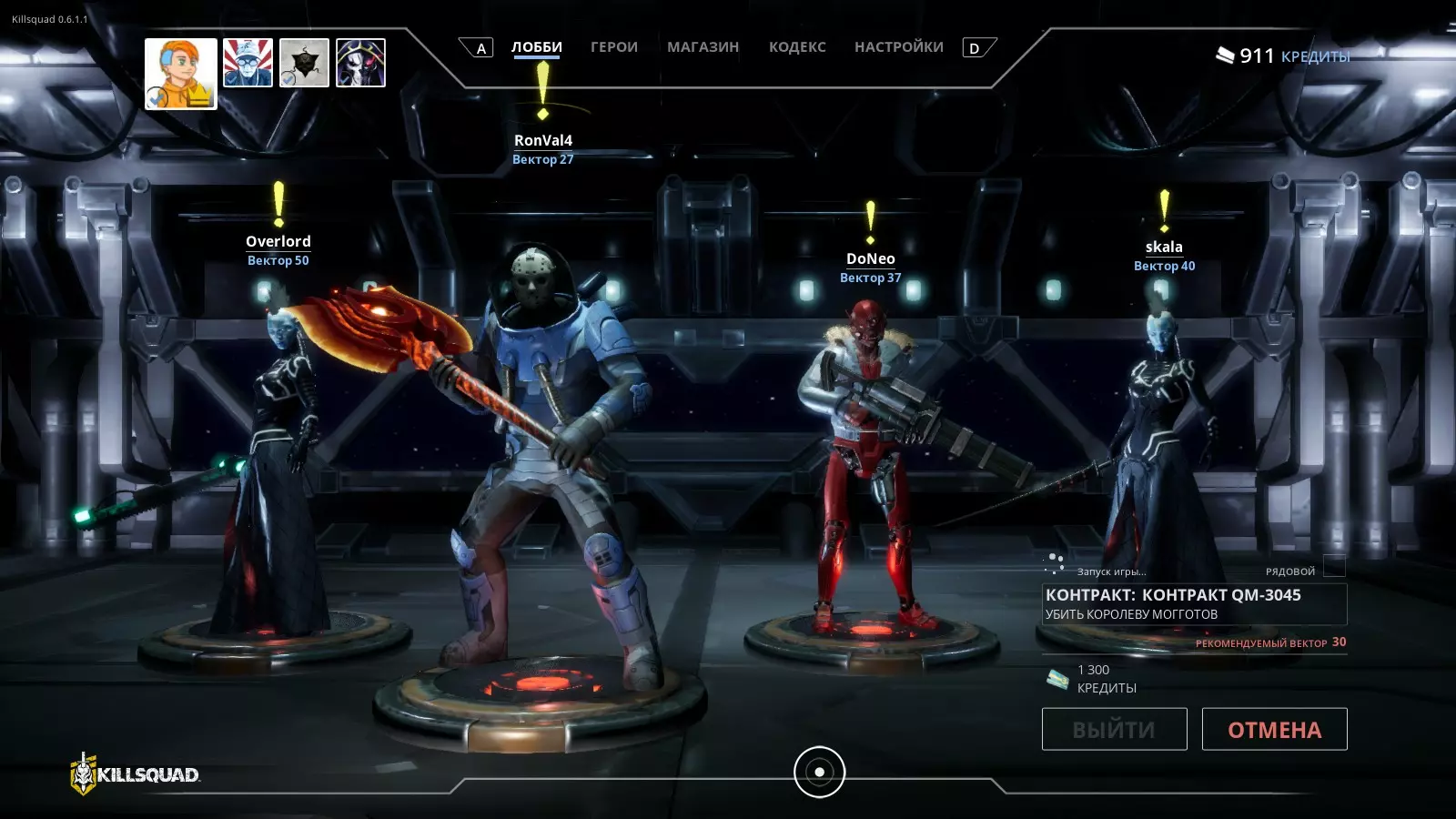Click the ОТМЕНА cancel button
Image resolution: width=1456 pixels, height=819 pixels.
click(x=1274, y=729)
